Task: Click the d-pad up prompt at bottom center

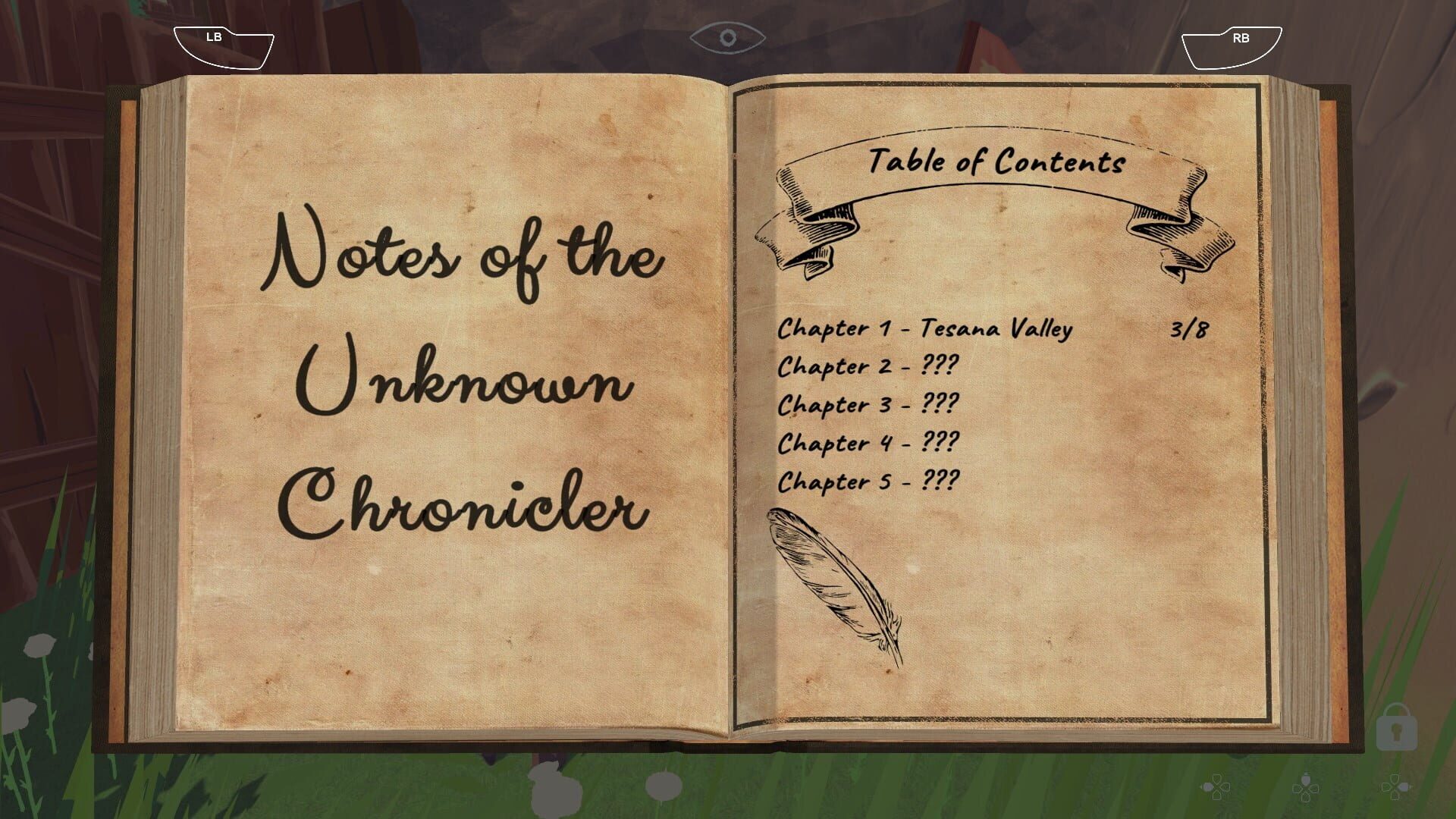Action: pyautogui.click(x=1306, y=789)
